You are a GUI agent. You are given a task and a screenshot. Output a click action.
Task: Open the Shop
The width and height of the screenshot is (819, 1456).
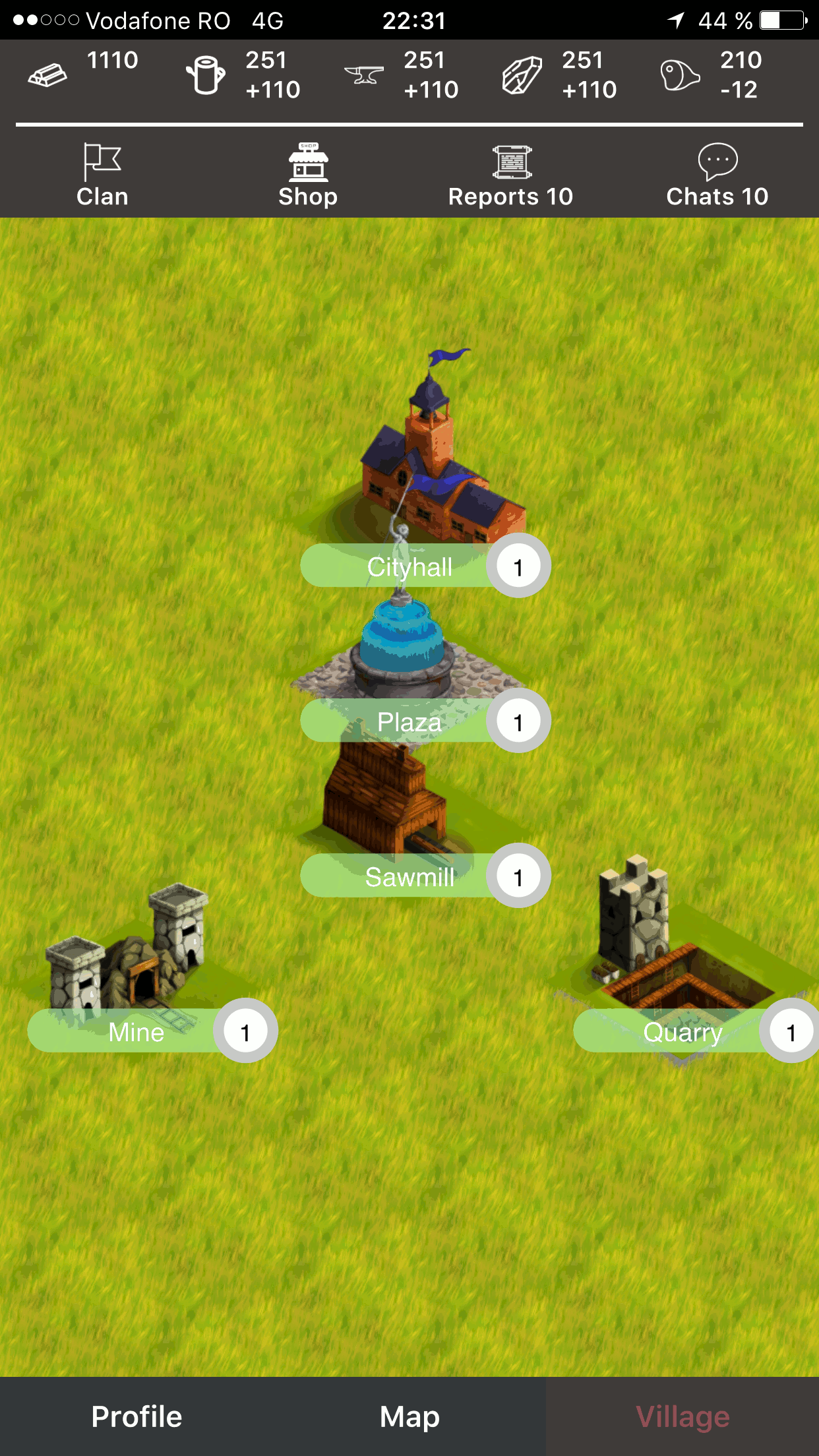308,176
